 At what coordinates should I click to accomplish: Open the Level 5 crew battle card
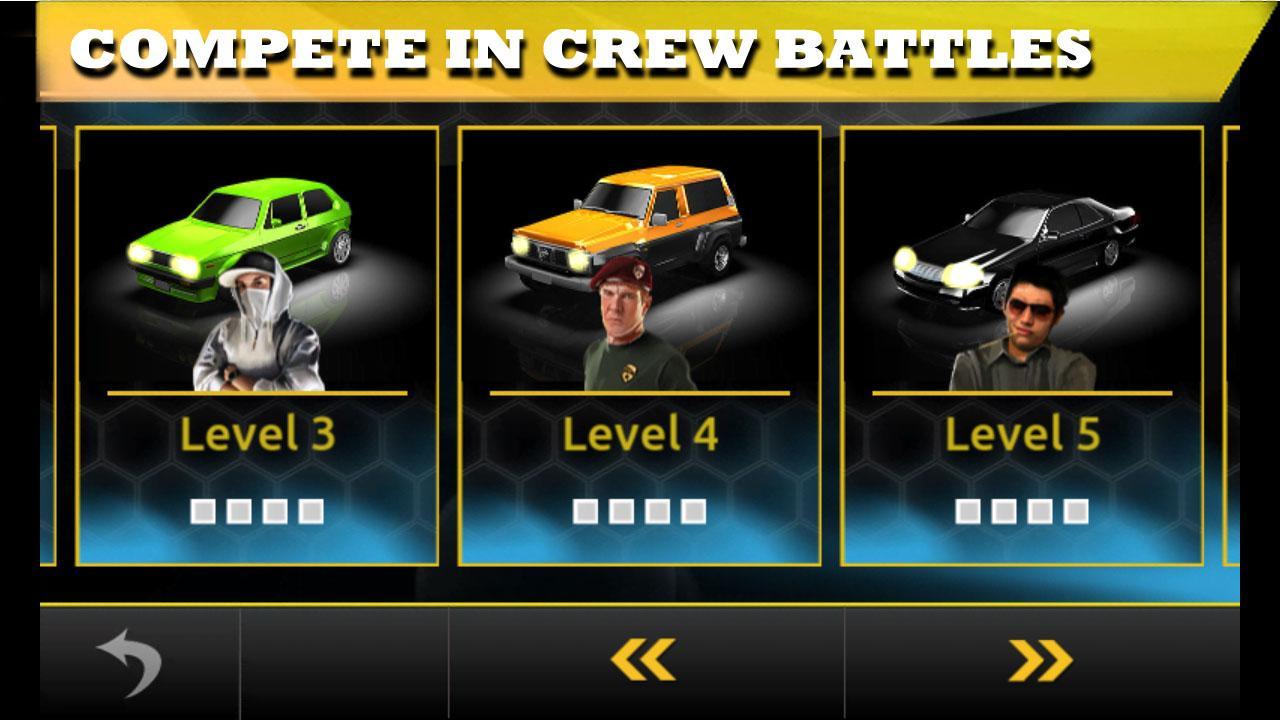click(x=1022, y=345)
